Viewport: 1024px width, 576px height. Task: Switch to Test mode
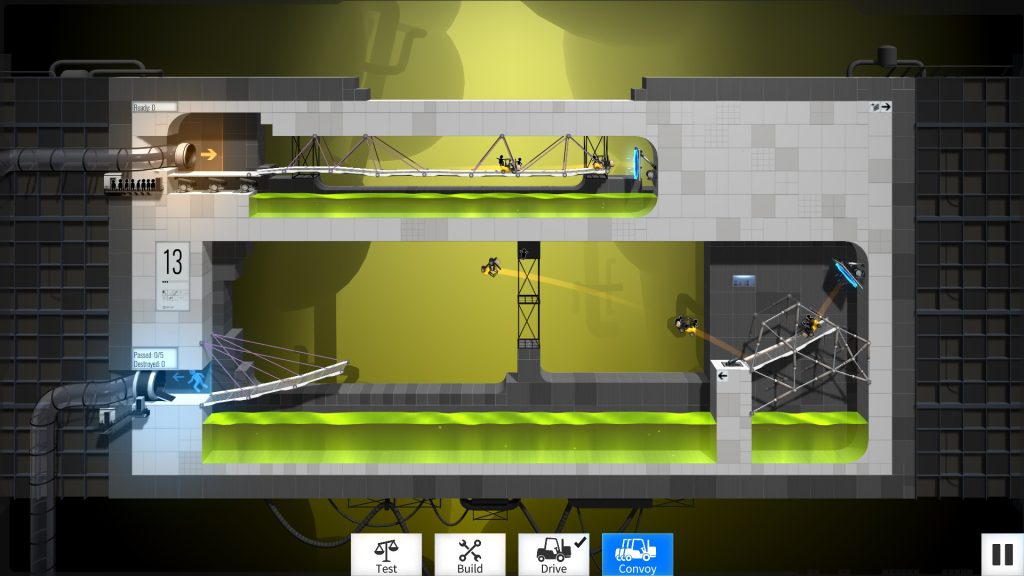pyautogui.click(x=386, y=555)
